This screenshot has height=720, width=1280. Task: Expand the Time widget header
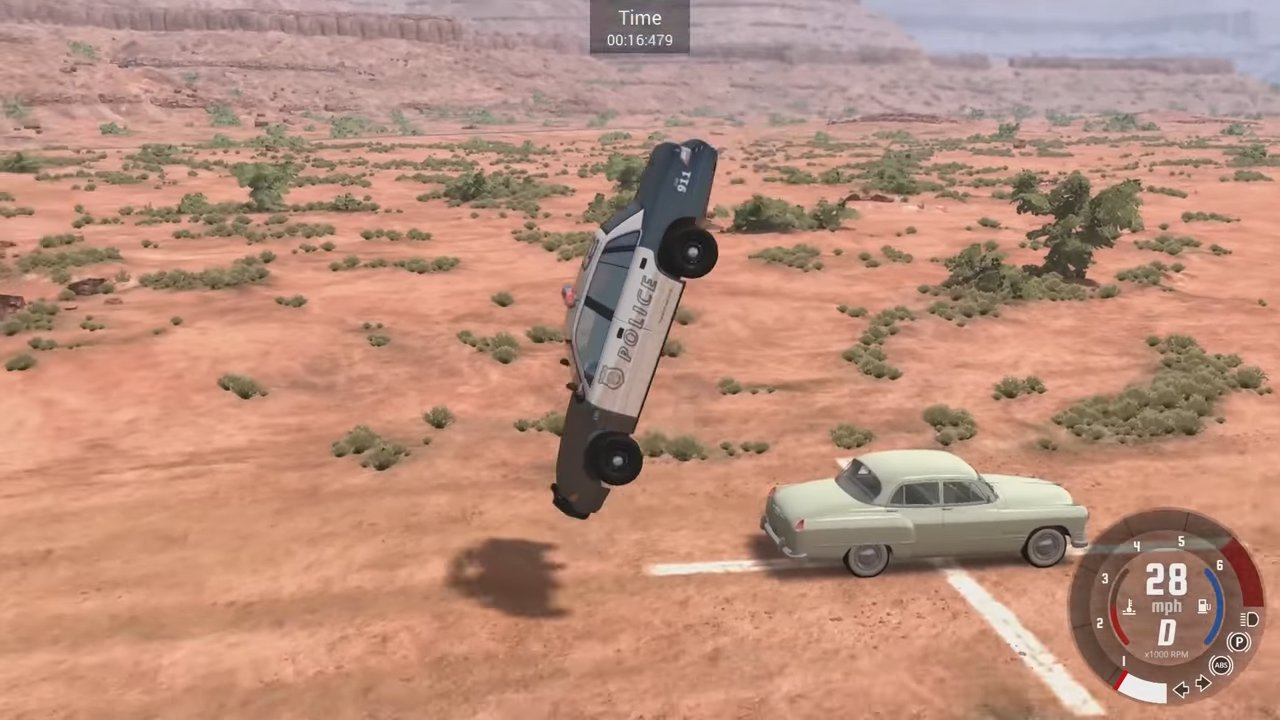pyautogui.click(x=639, y=18)
